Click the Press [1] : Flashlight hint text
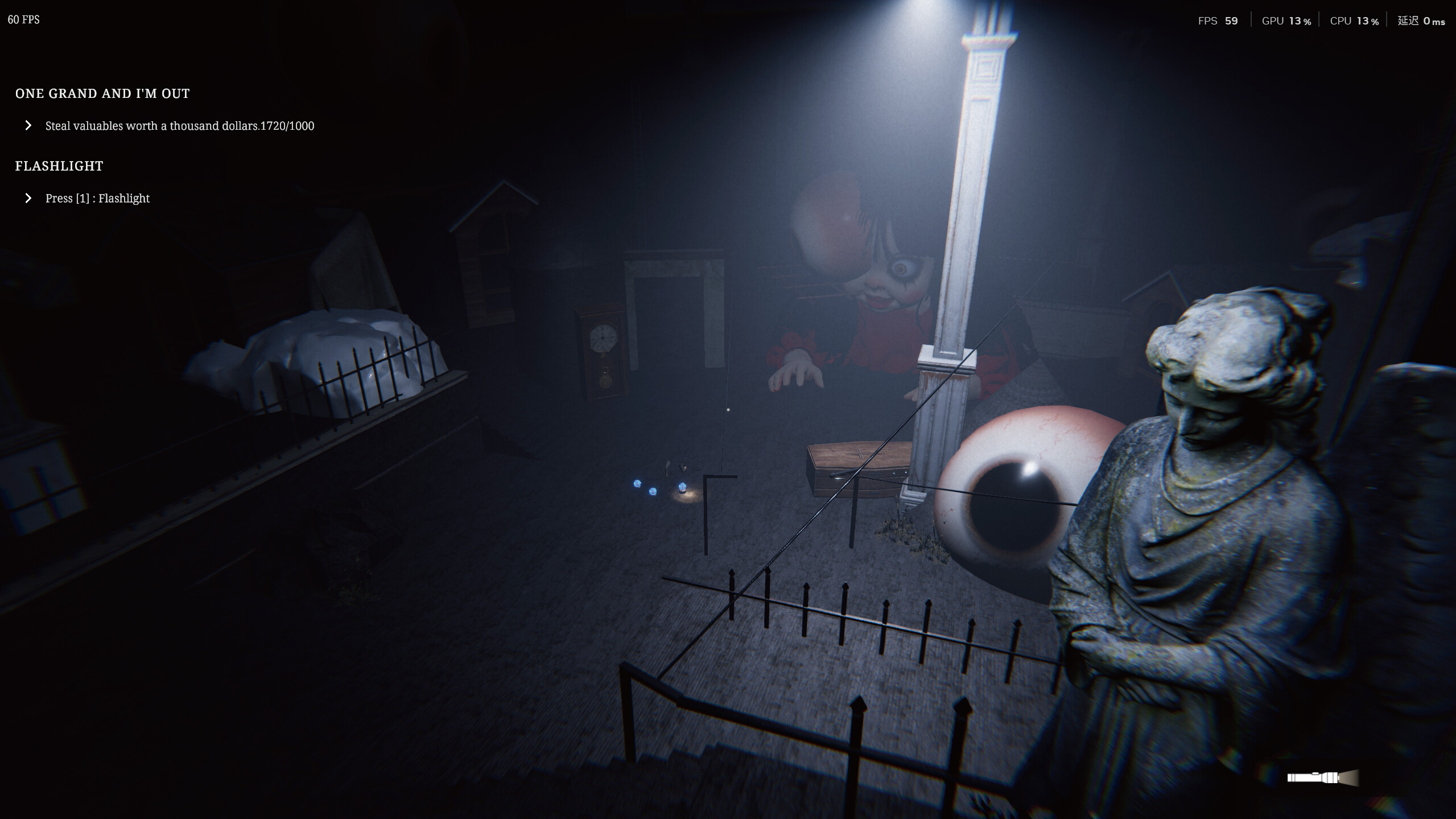 pos(97,198)
